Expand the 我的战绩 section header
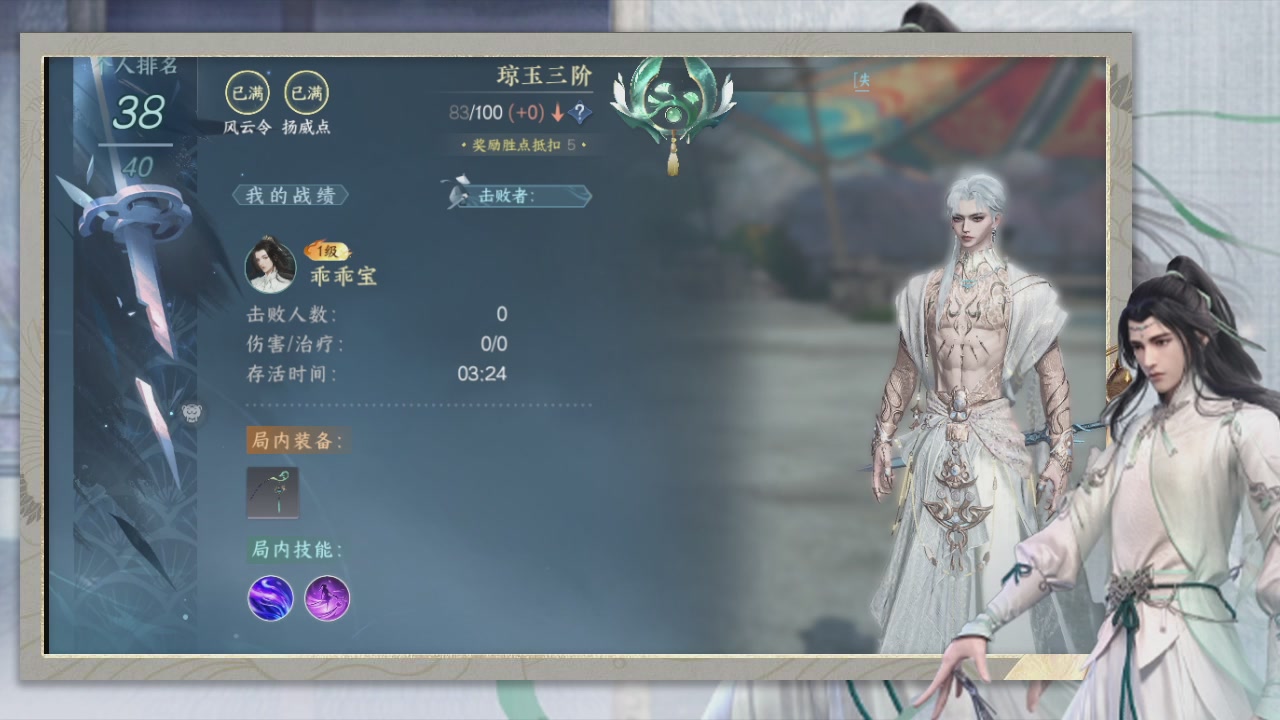The image size is (1280, 720). coord(290,194)
